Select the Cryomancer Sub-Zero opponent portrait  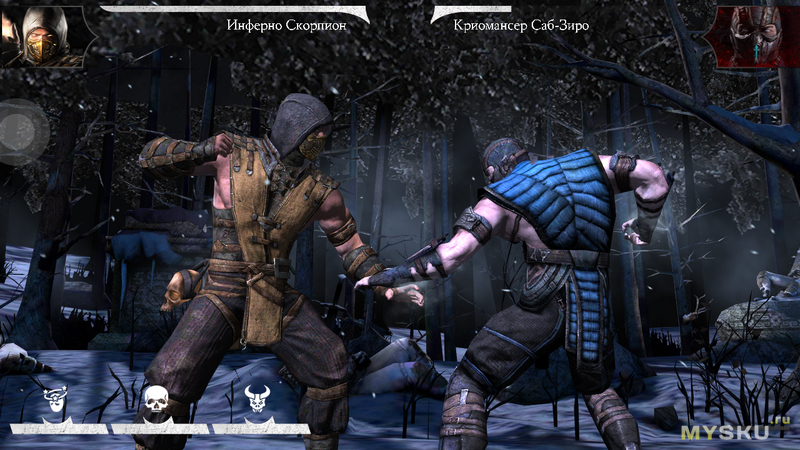coord(752,35)
